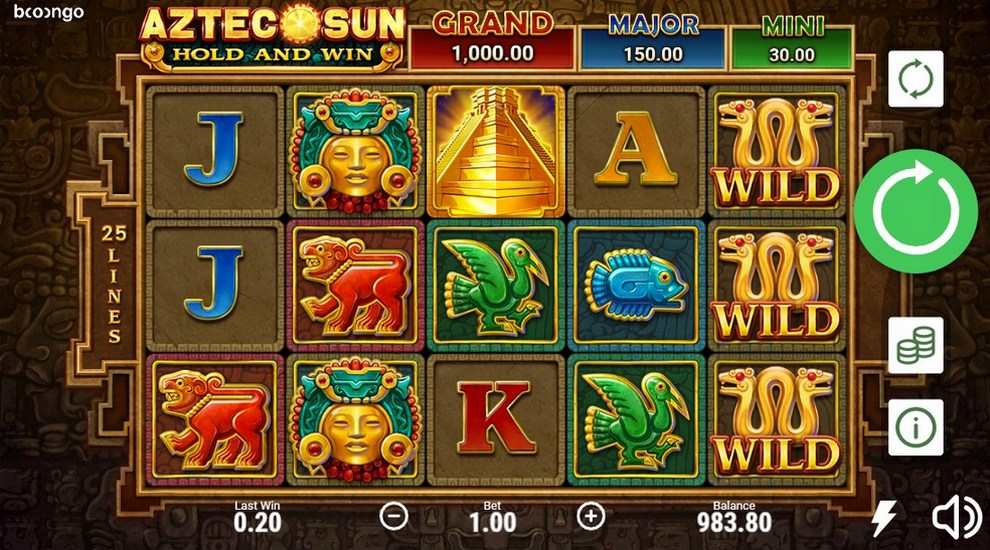Open the coin stack bet menu

[915, 345]
